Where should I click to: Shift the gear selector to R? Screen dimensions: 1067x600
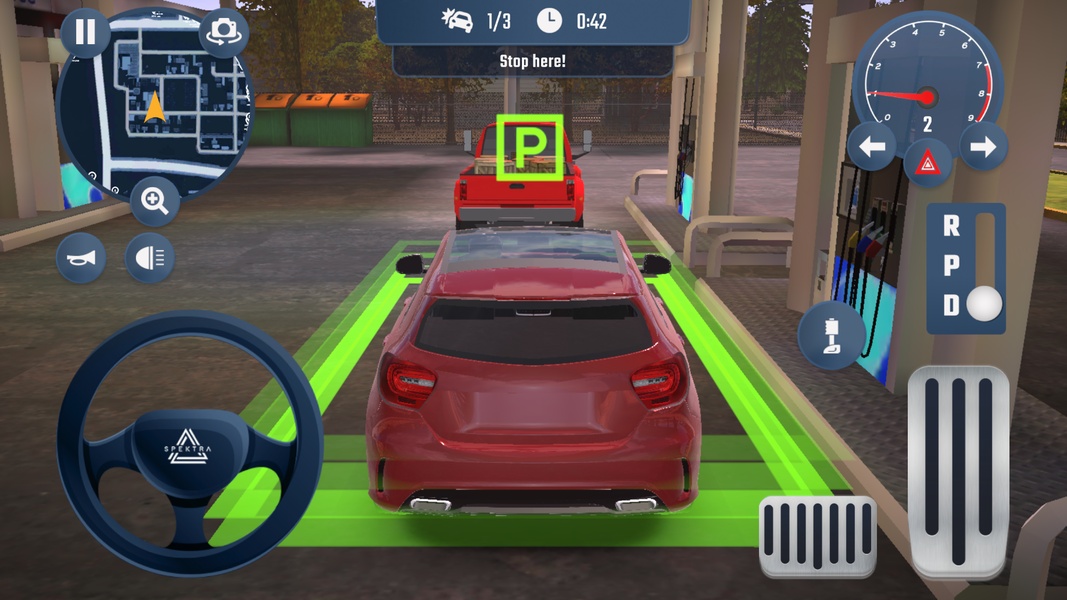[x=951, y=227]
